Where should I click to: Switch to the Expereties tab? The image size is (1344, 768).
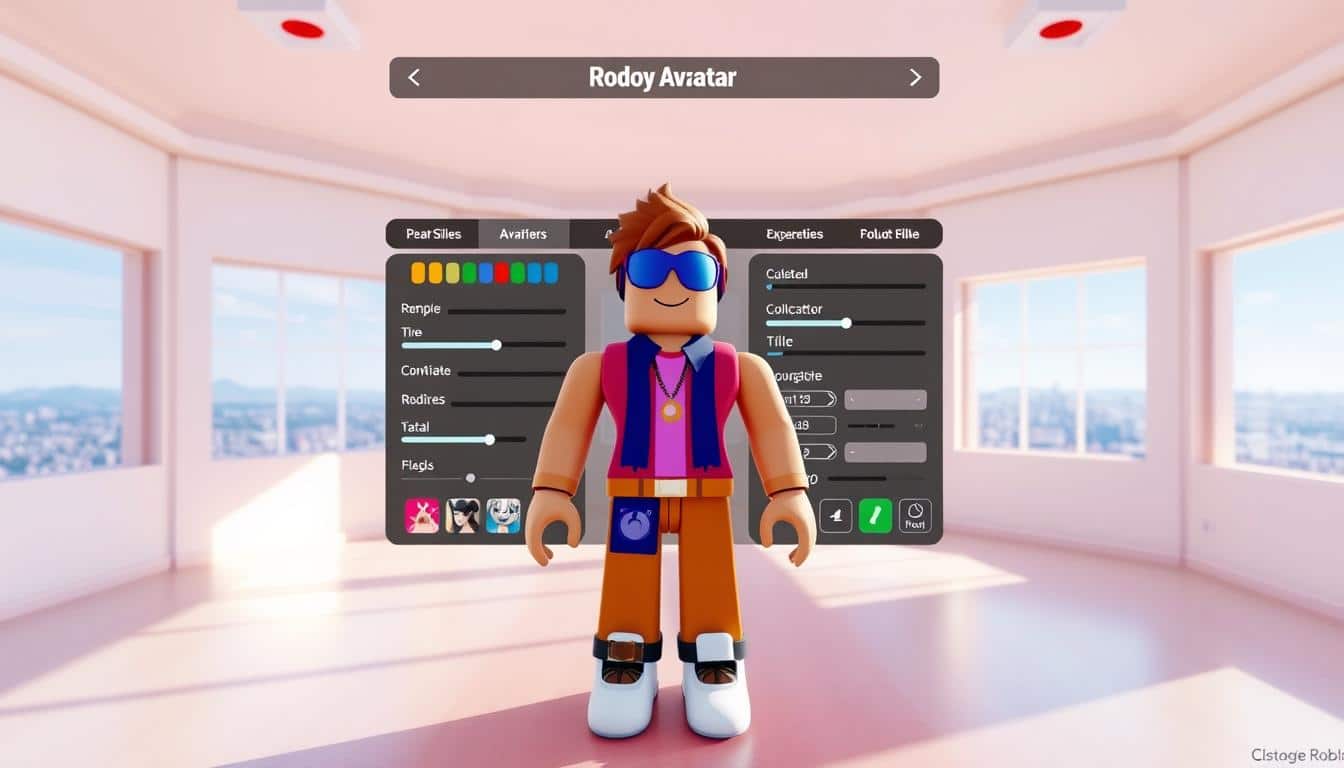pyautogui.click(x=794, y=234)
